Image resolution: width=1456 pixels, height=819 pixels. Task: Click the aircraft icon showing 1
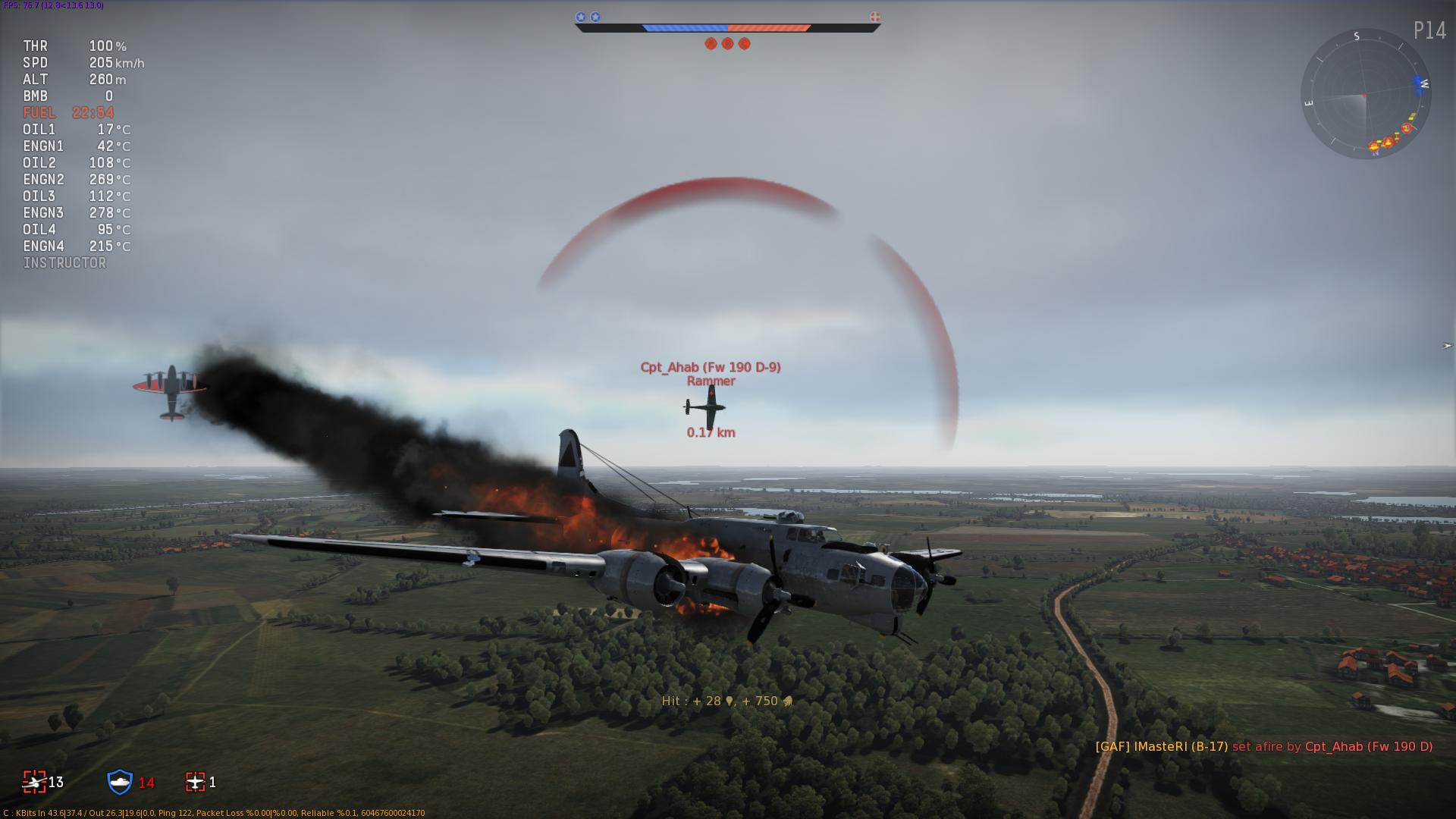point(196,782)
